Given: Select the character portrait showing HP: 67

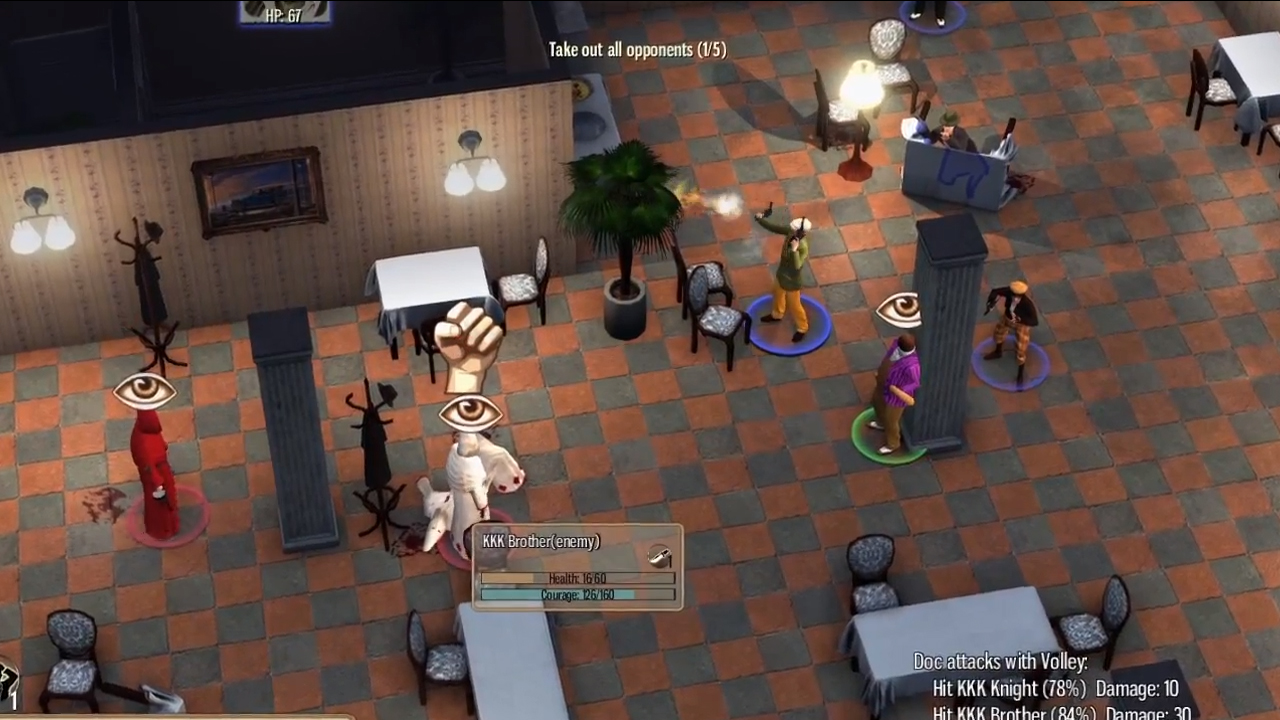Looking at the screenshot, I should [285, 12].
